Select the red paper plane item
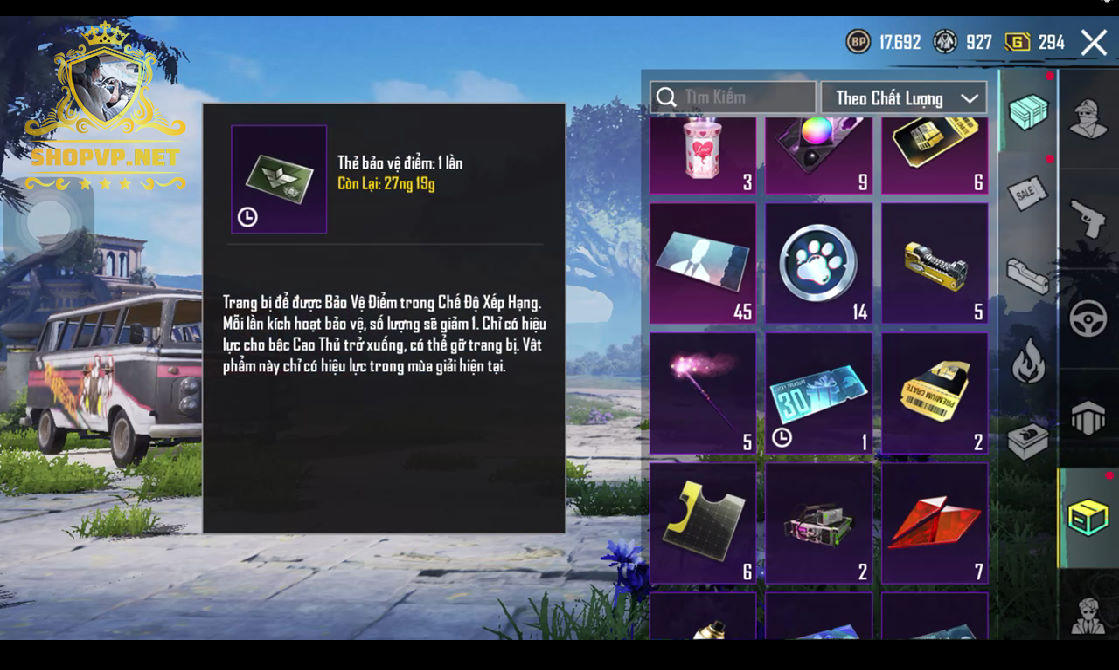 [x=934, y=522]
